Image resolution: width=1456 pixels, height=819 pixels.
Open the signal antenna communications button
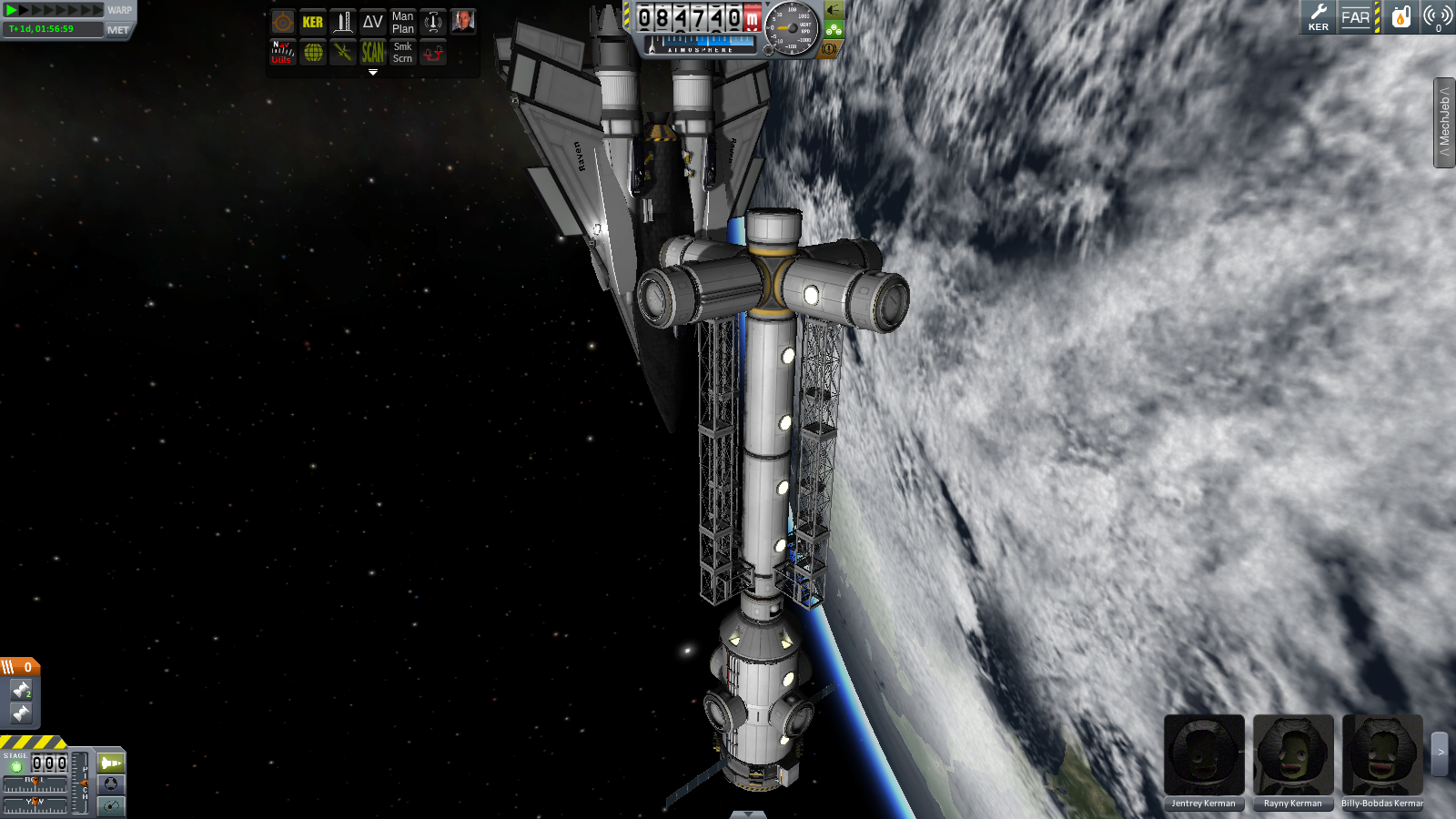point(1437,17)
